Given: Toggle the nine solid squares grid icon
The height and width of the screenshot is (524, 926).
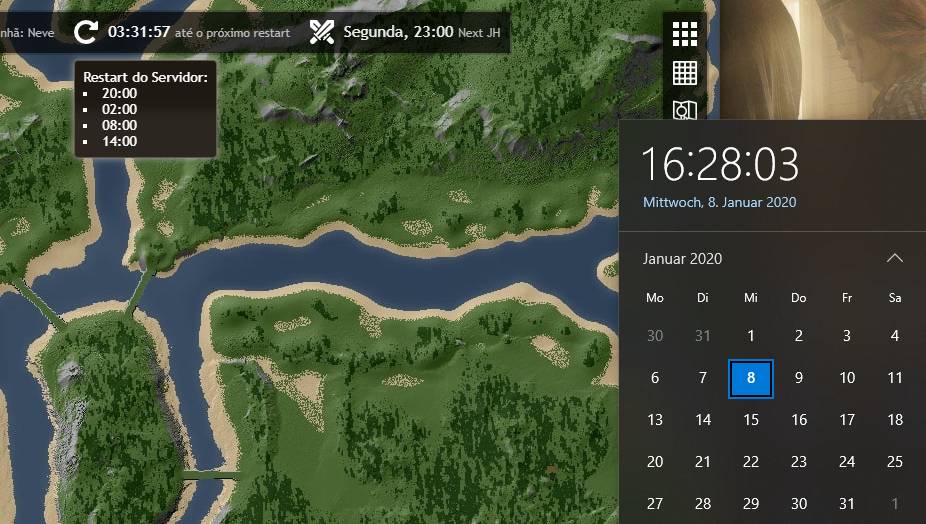Looking at the screenshot, I should coord(684,34).
